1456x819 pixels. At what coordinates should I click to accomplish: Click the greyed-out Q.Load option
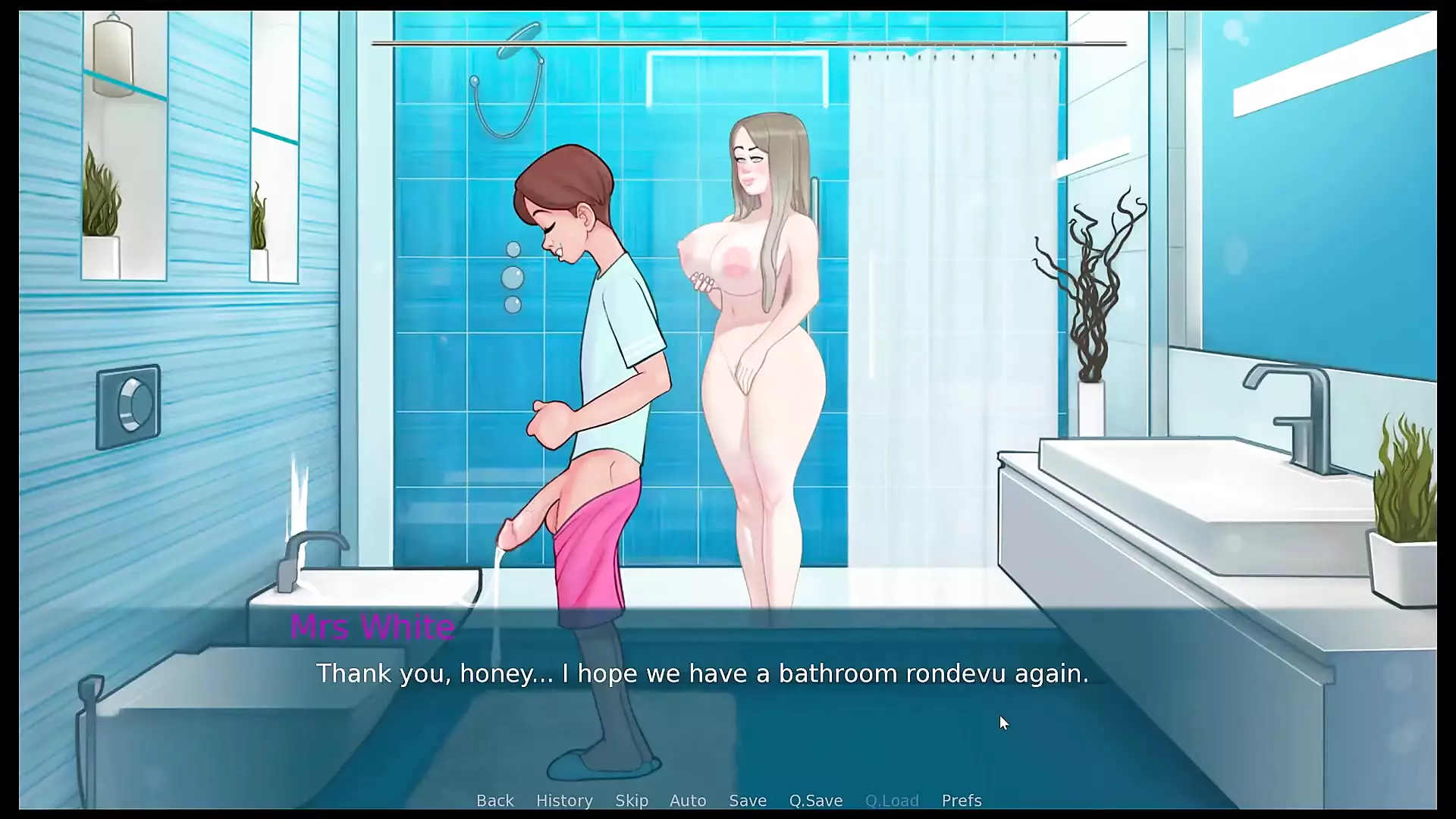pyautogui.click(x=892, y=801)
